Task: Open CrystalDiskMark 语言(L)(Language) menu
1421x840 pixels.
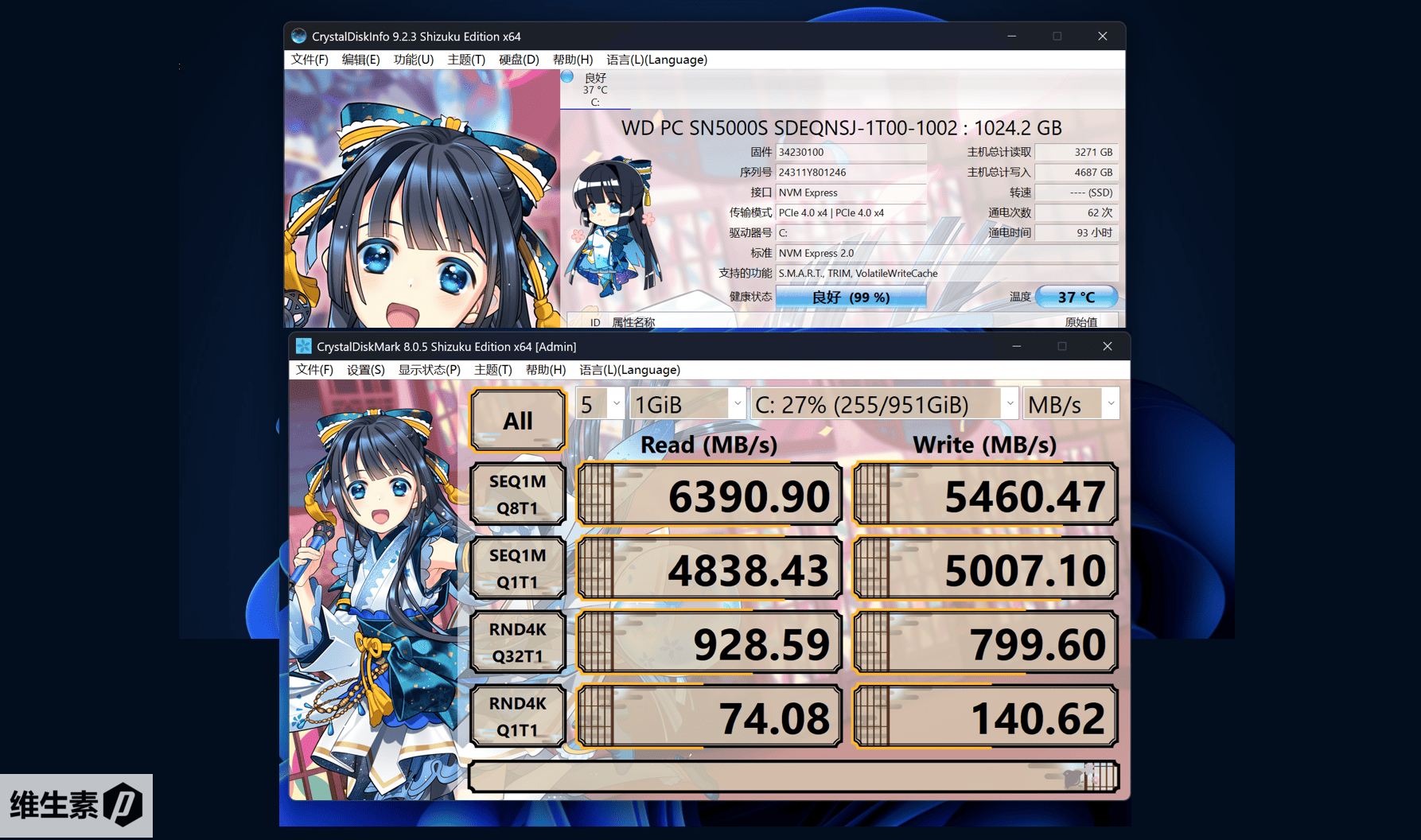Action: tap(629, 370)
